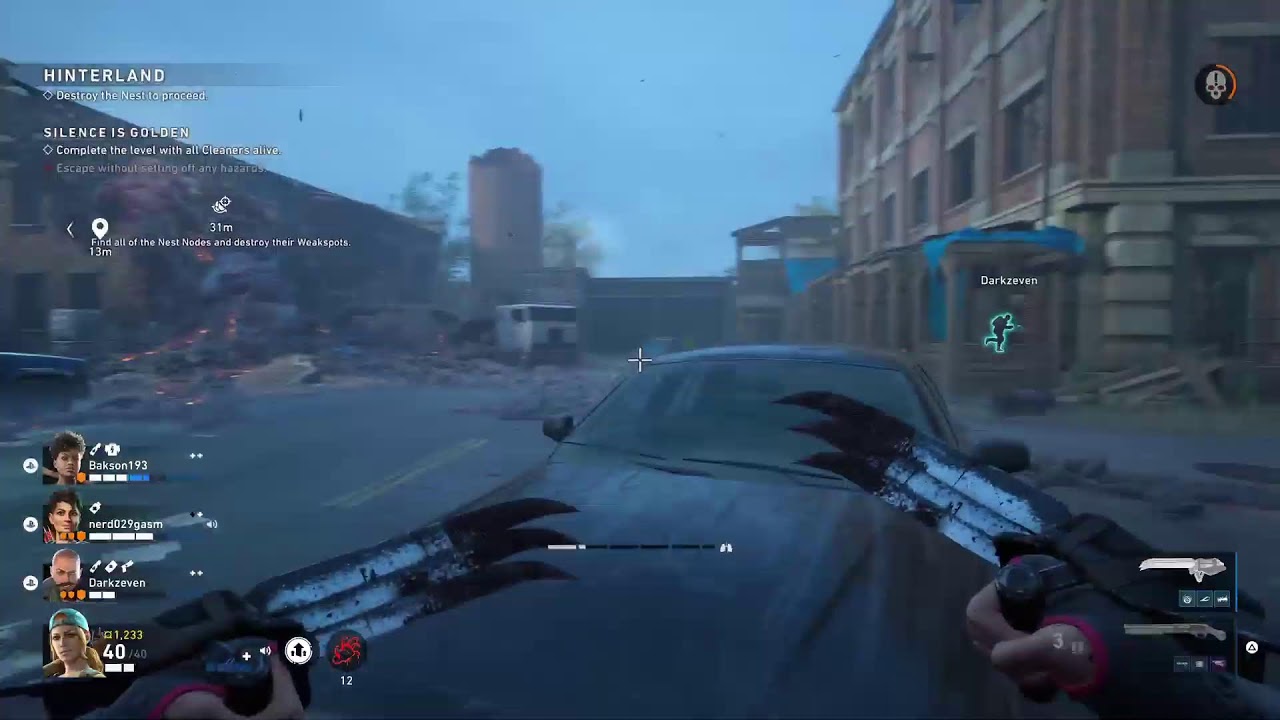The width and height of the screenshot is (1280, 720).
Task: Select the nest node marker at 31m
Action: coord(221,205)
